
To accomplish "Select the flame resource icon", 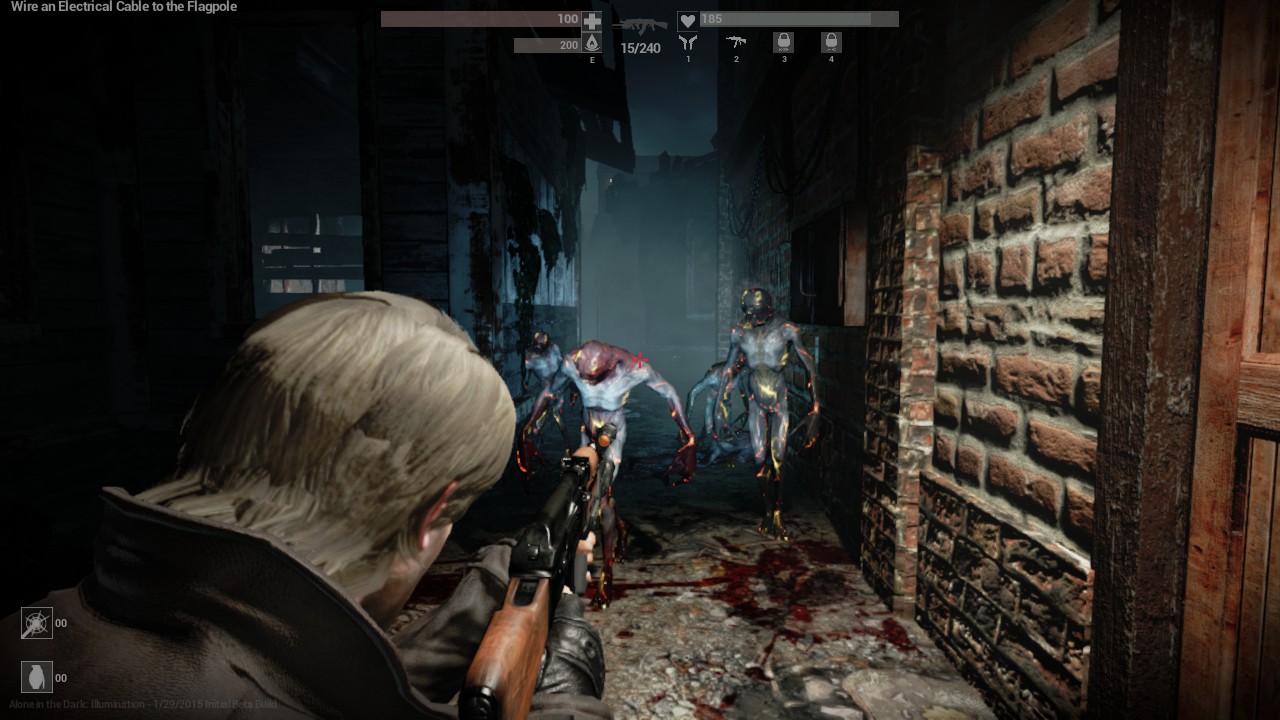I will click(x=592, y=43).
